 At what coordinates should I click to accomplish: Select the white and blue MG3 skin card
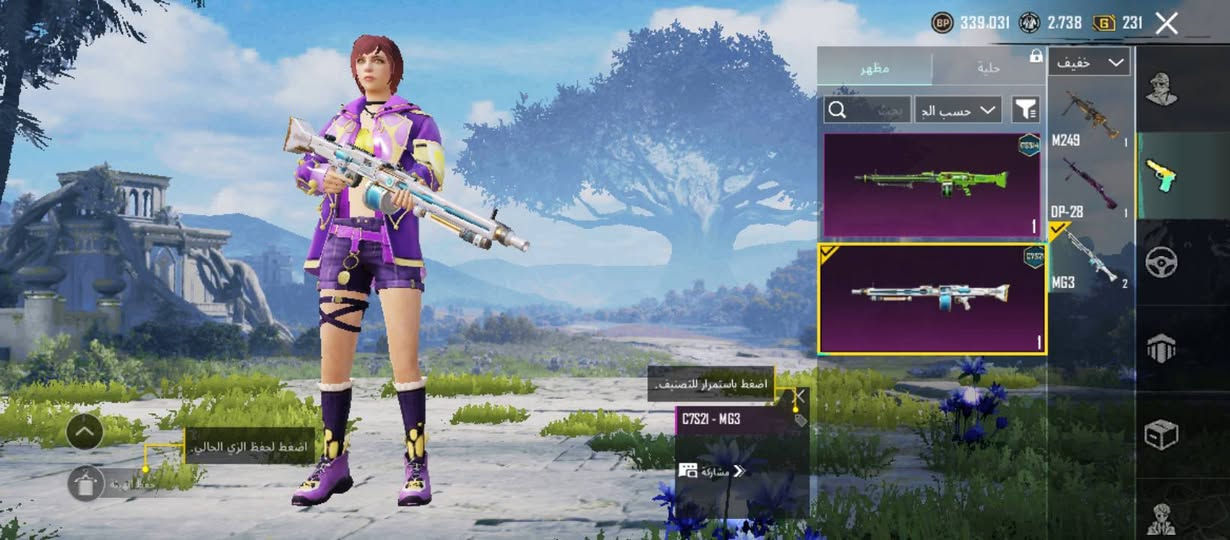(932, 298)
